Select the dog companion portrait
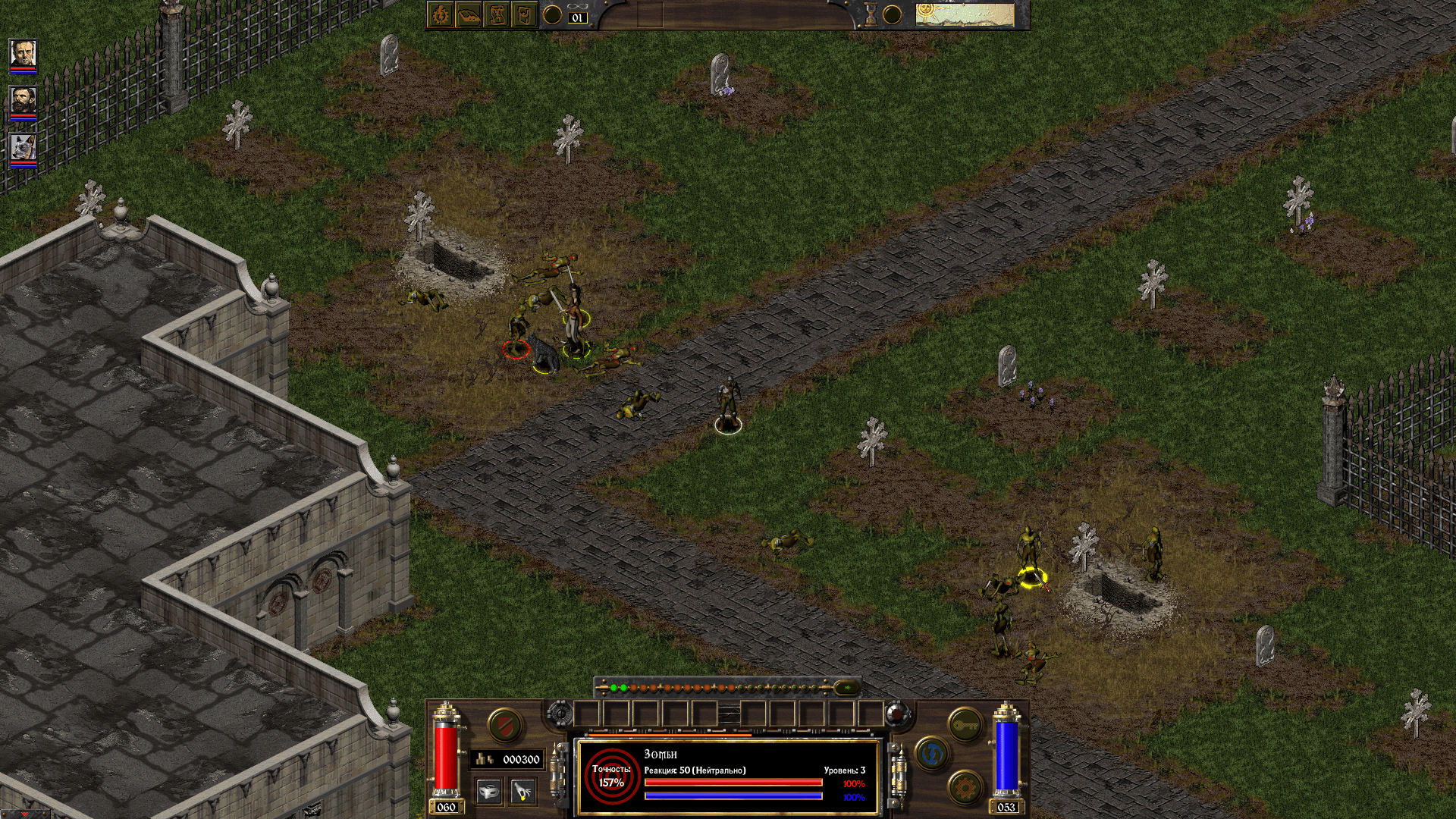The image size is (1456, 819). coord(23,147)
